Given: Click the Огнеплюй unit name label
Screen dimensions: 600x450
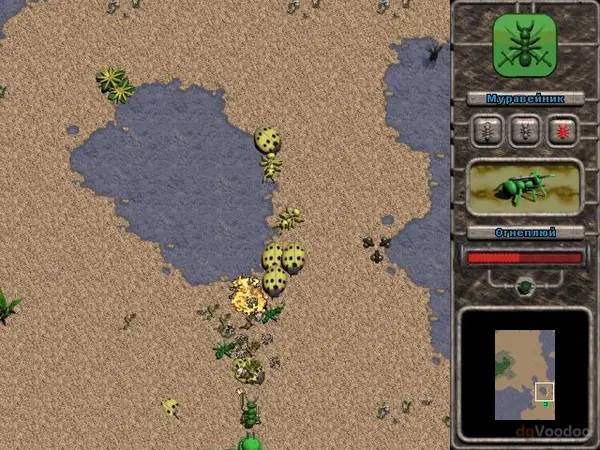Looking at the screenshot, I should (x=525, y=233).
